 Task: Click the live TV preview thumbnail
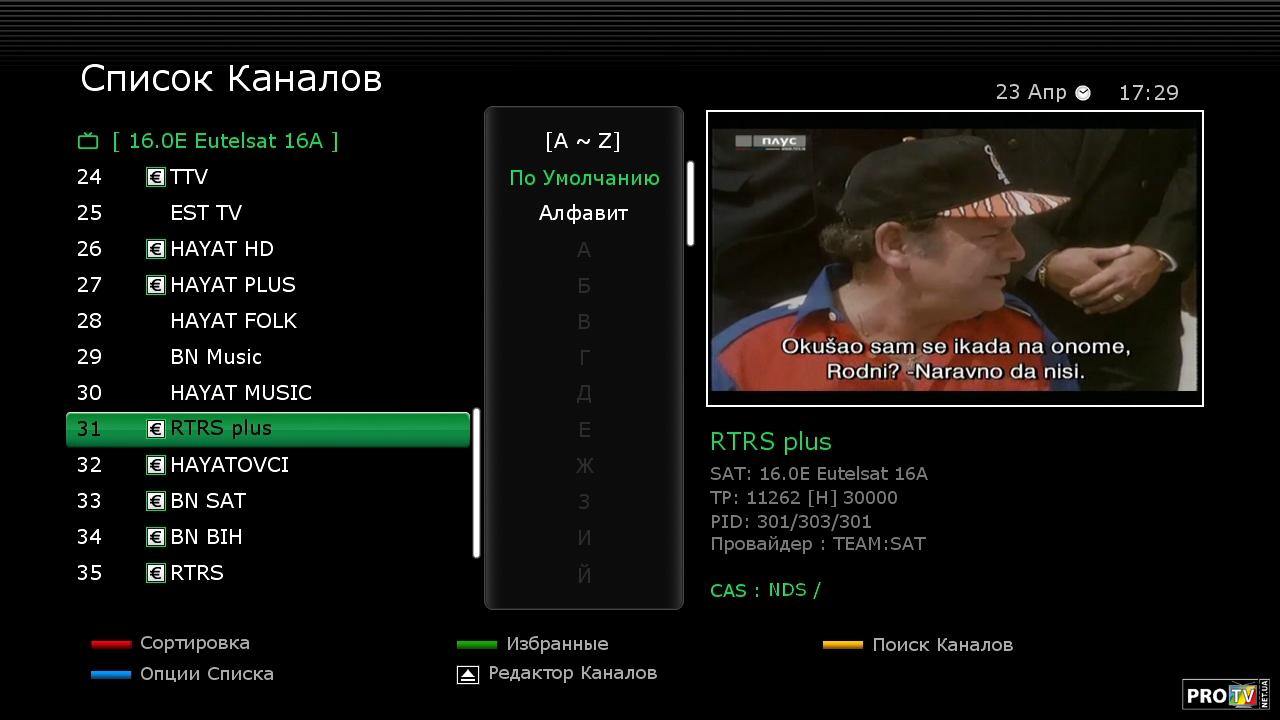(x=954, y=259)
